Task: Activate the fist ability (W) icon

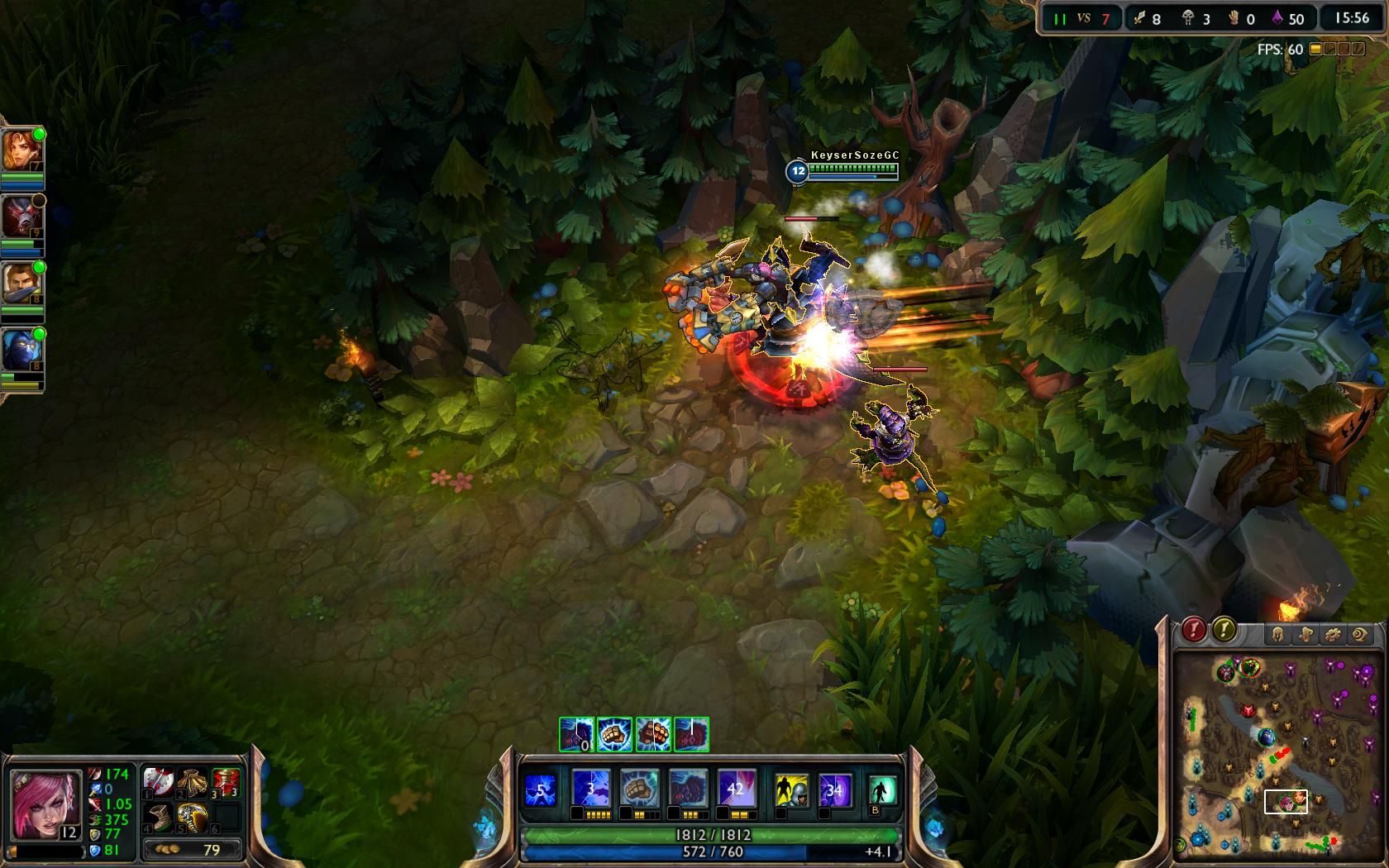Action: tap(639, 789)
